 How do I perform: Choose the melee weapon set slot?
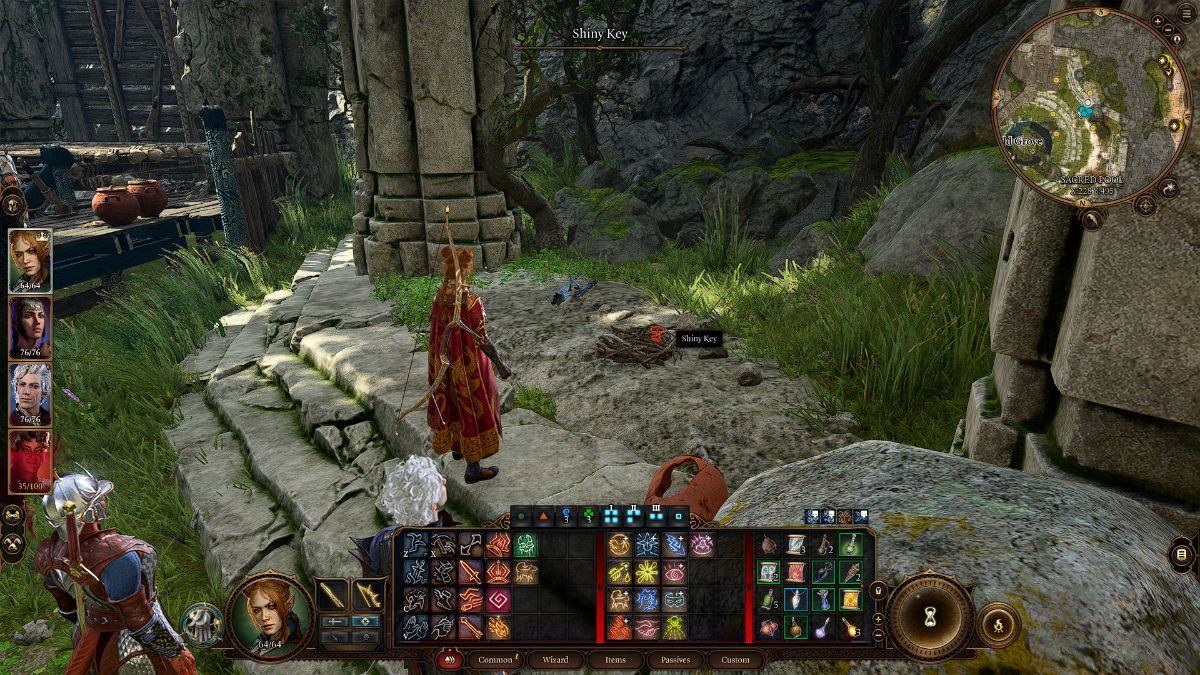point(332,596)
